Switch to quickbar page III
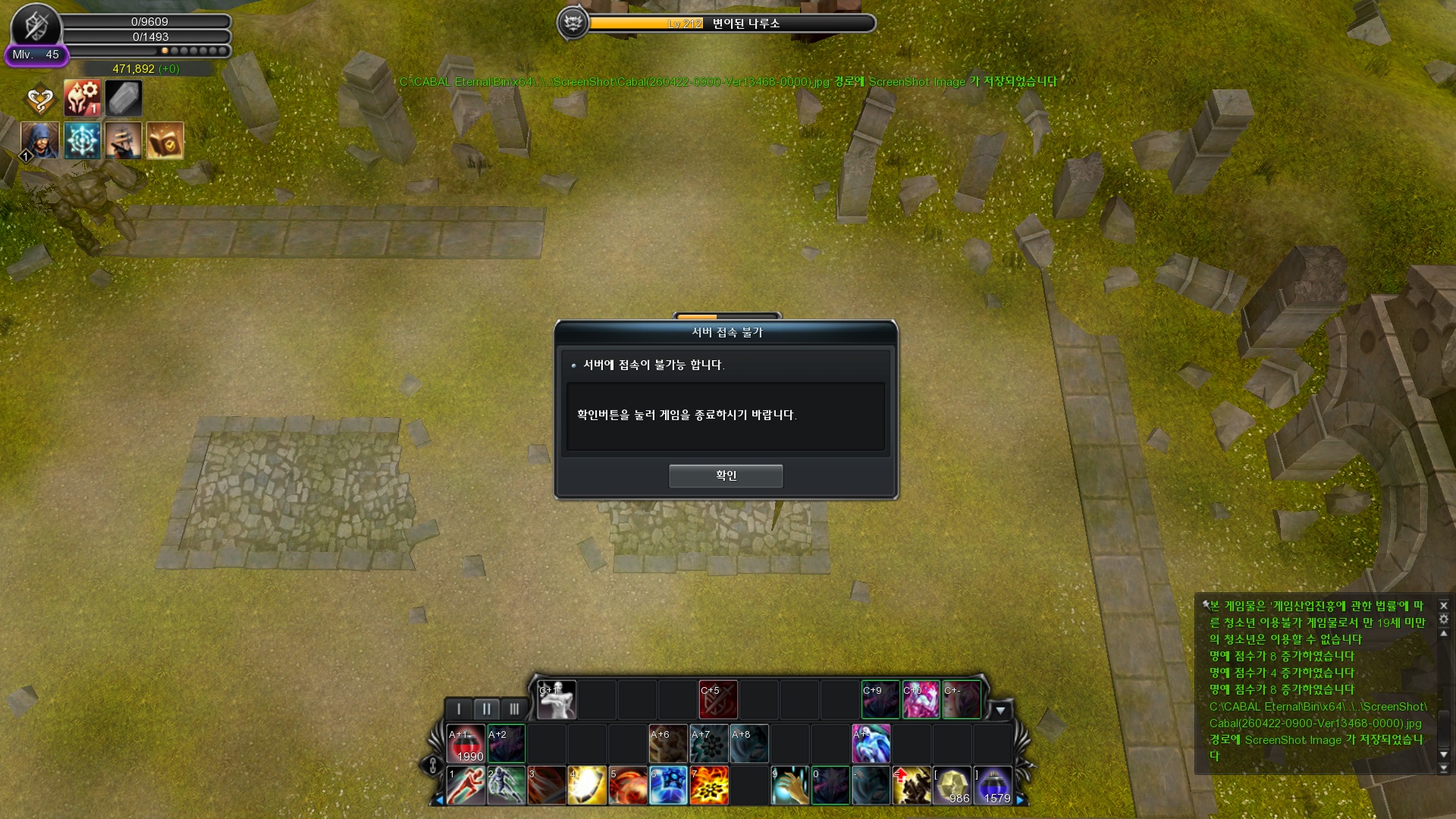 [514, 709]
